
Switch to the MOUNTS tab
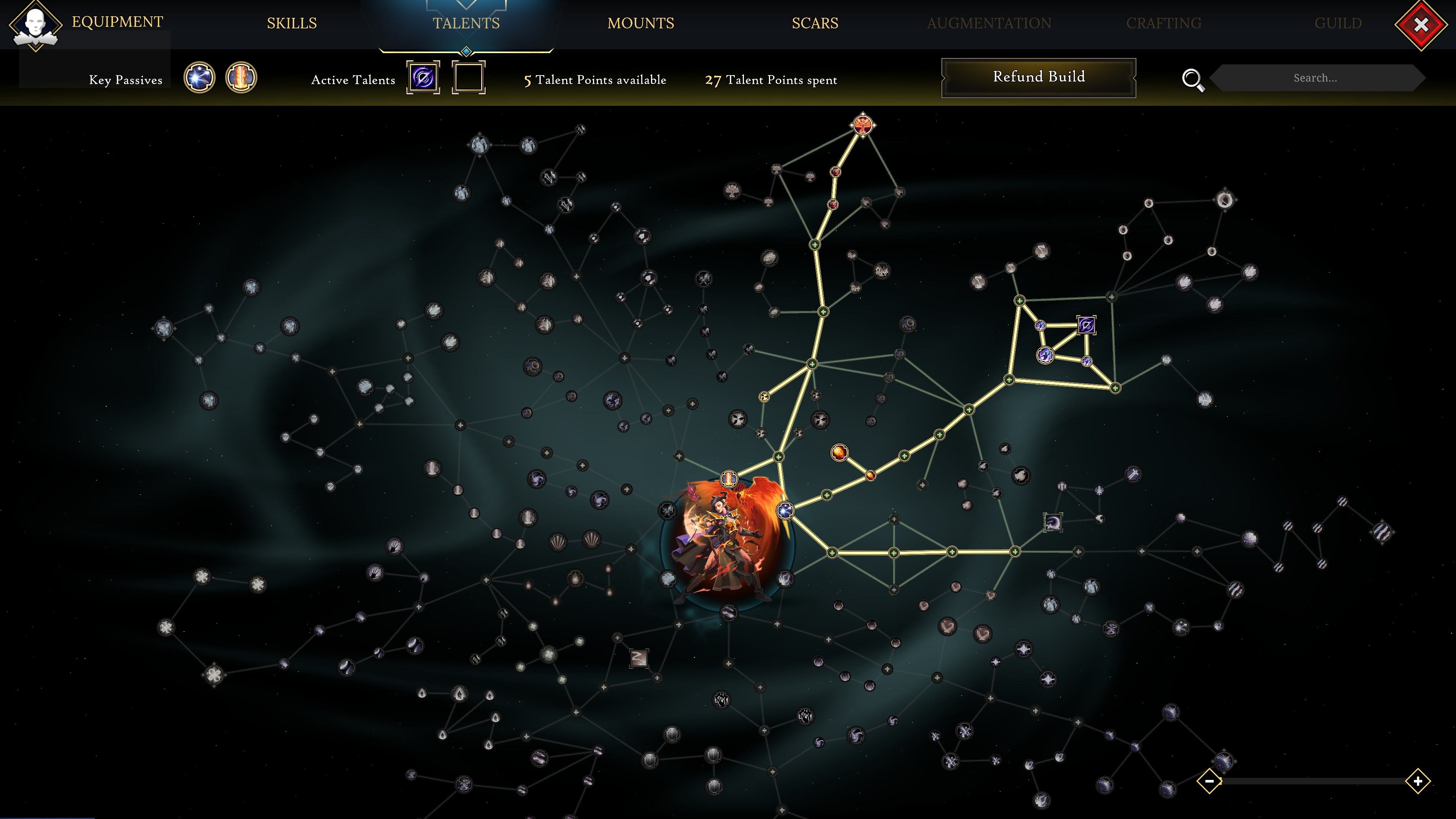pos(640,23)
